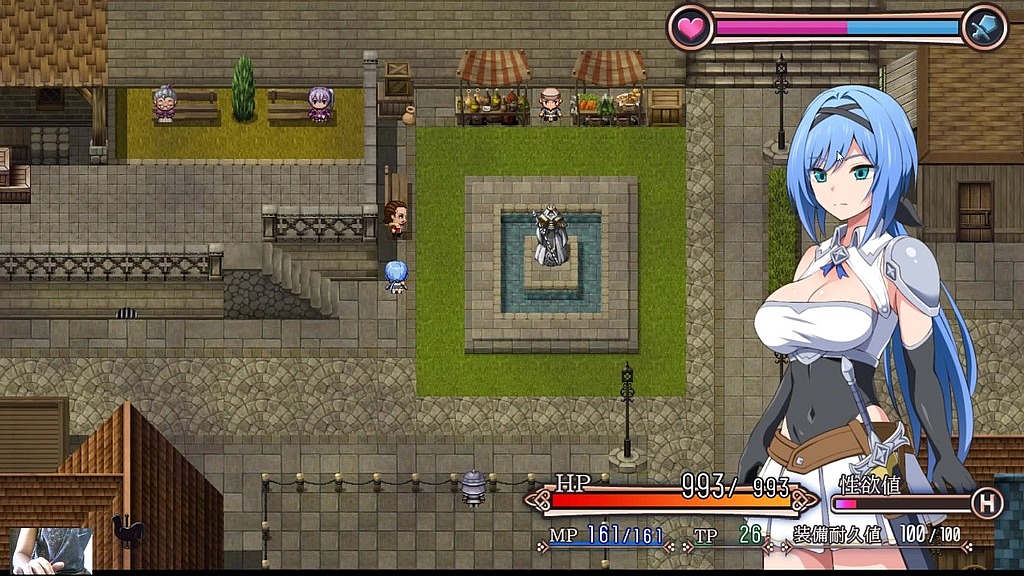
Task: Select the webcam overlay thumbnail
Action: [x=51, y=550]
